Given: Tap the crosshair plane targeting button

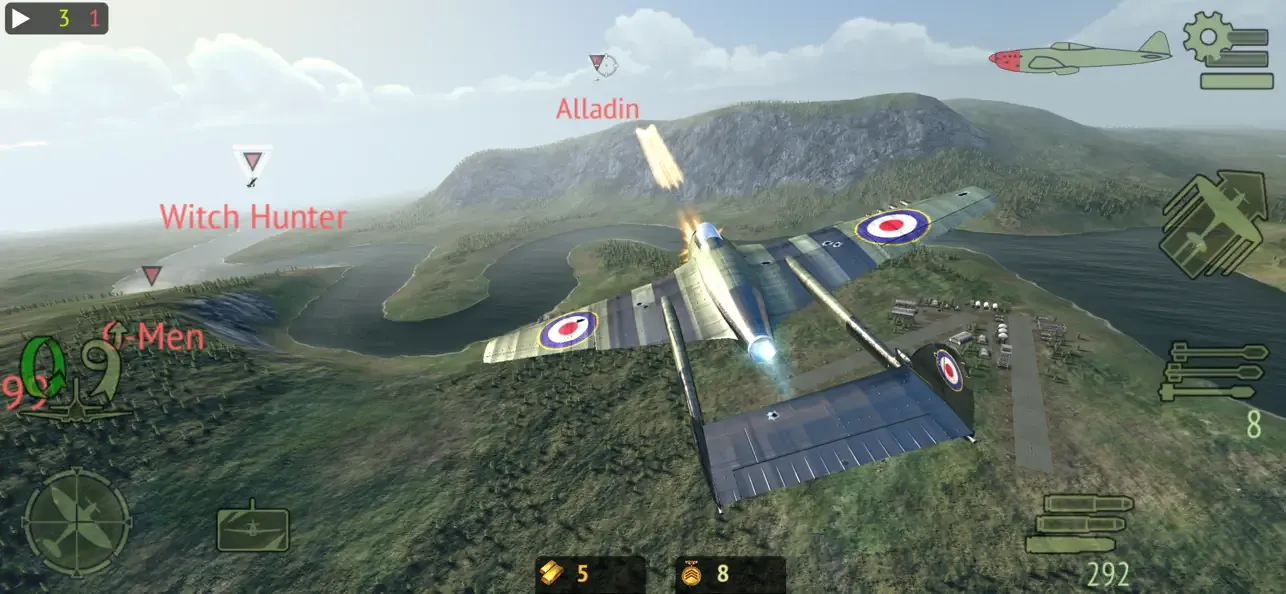Looking at the screenshot, I should coord(76,522).
